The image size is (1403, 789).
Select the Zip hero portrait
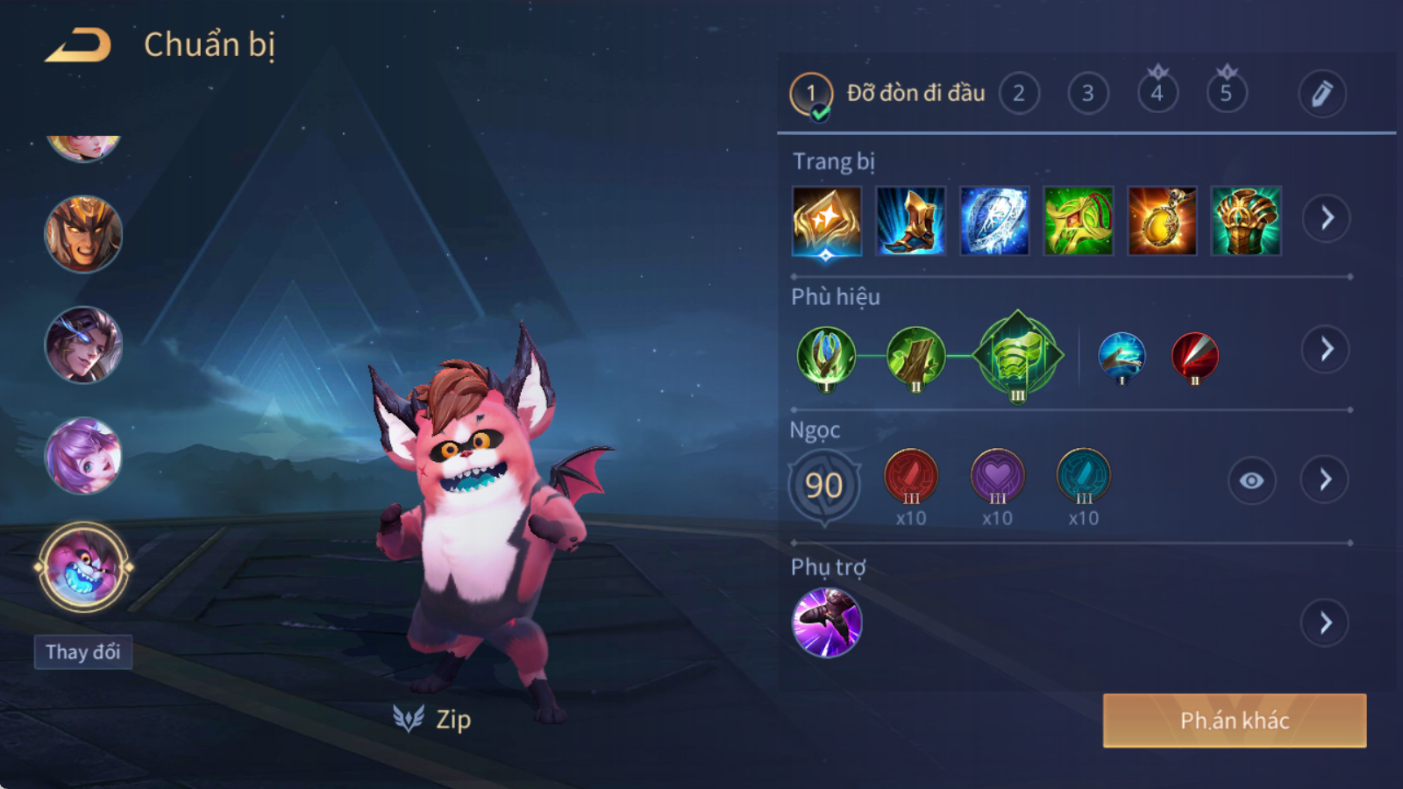(83, 567)
